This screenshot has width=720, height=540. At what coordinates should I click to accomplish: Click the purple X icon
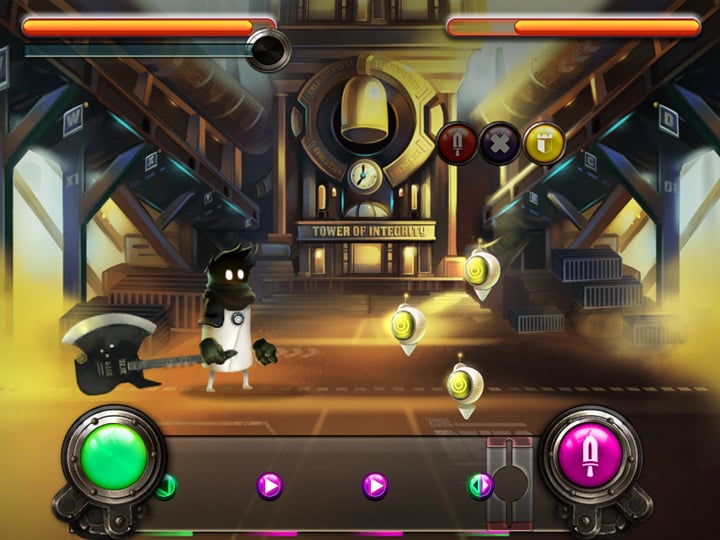(500, 143)
